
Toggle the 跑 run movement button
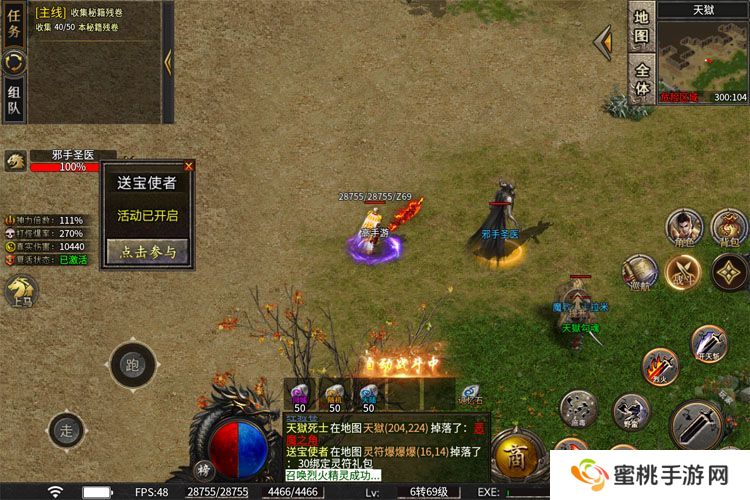[133, 364]
